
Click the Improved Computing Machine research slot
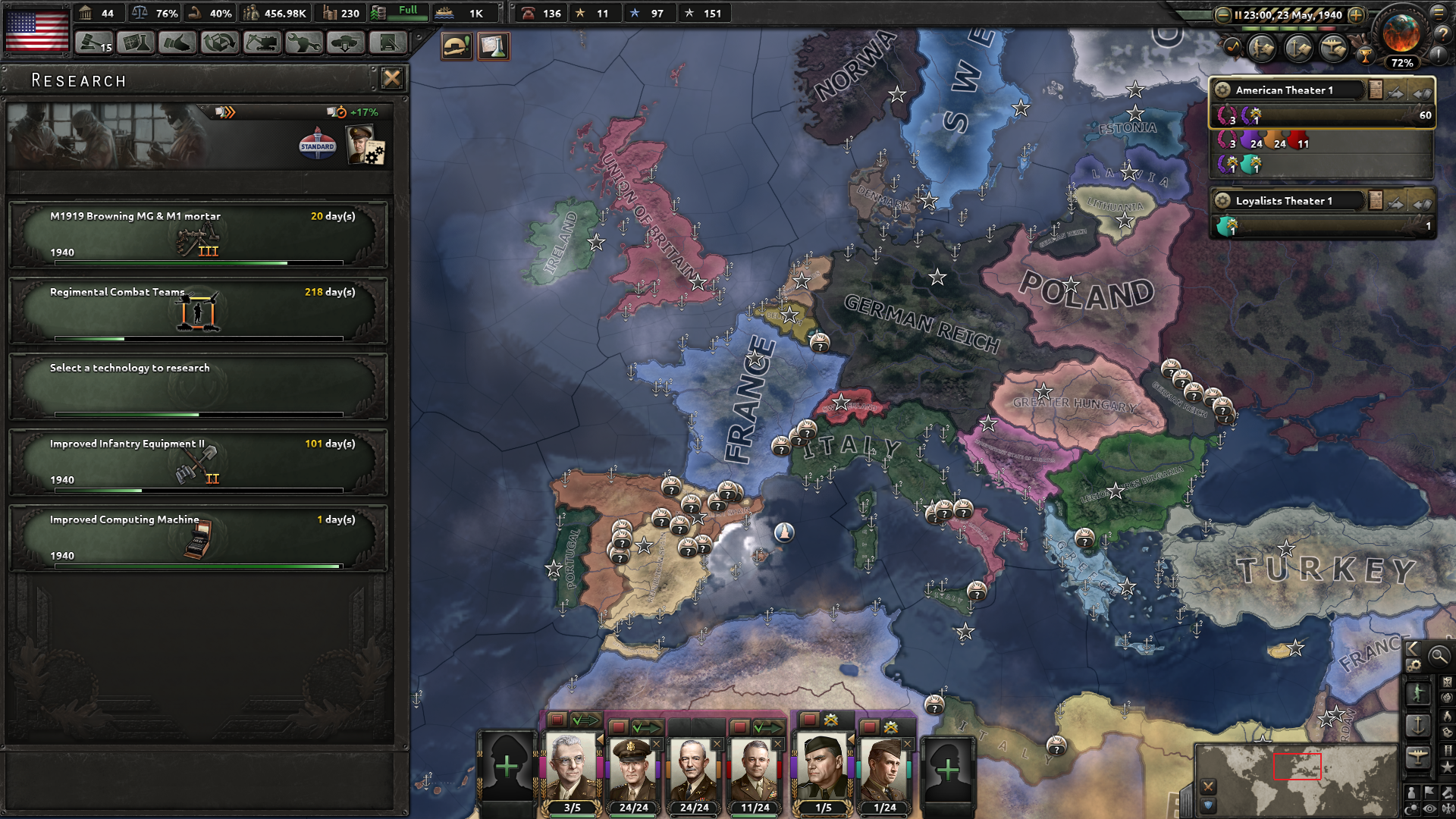[199, 538]
